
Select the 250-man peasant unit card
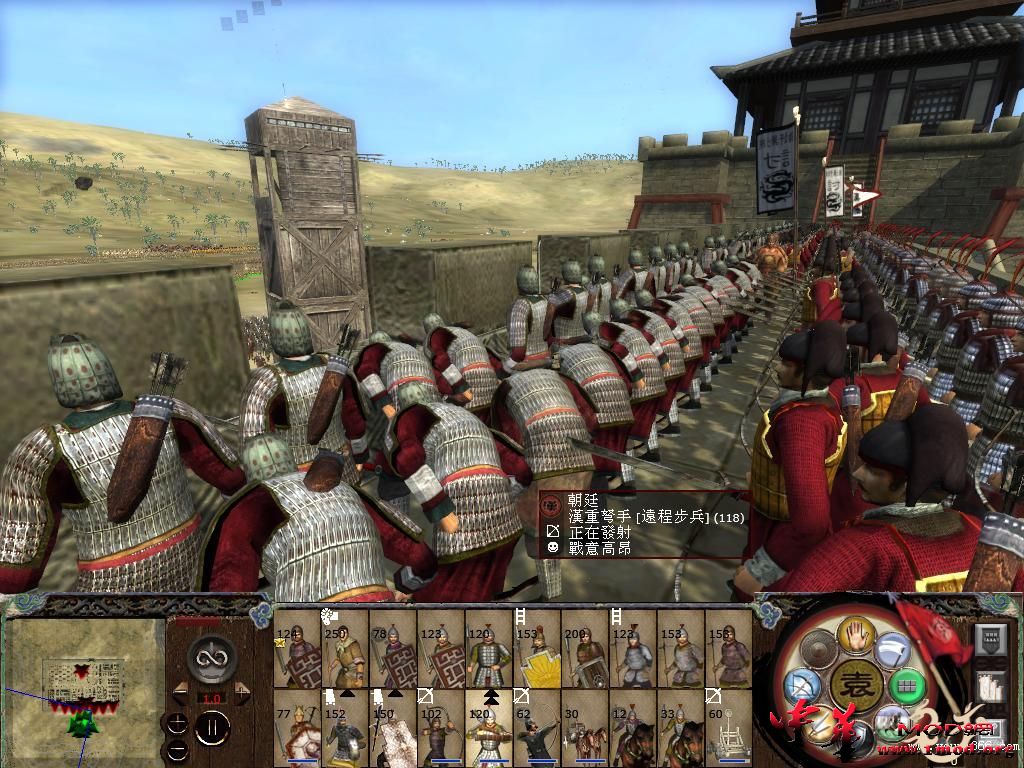(344, 650)
